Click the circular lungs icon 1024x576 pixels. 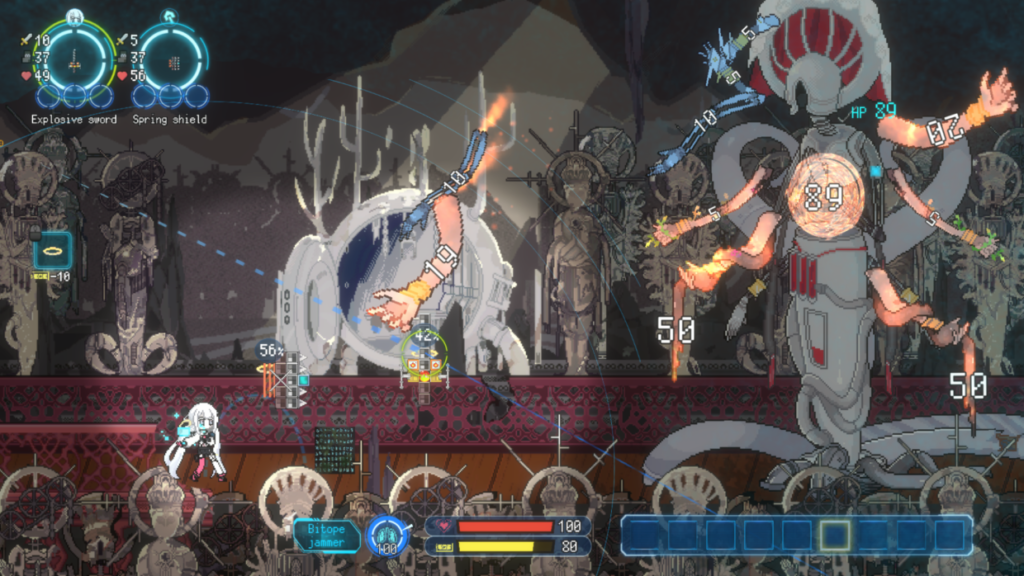pos(385,535)
